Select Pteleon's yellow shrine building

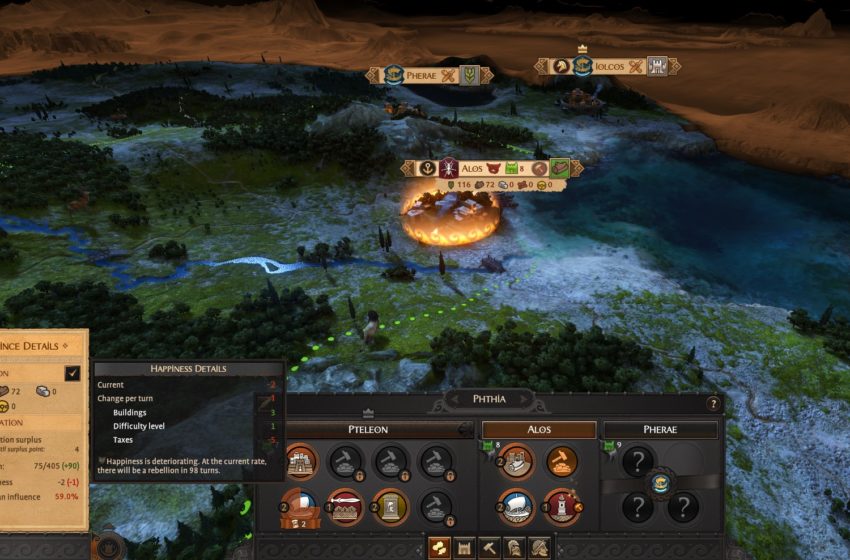click(x=390, y=506)
